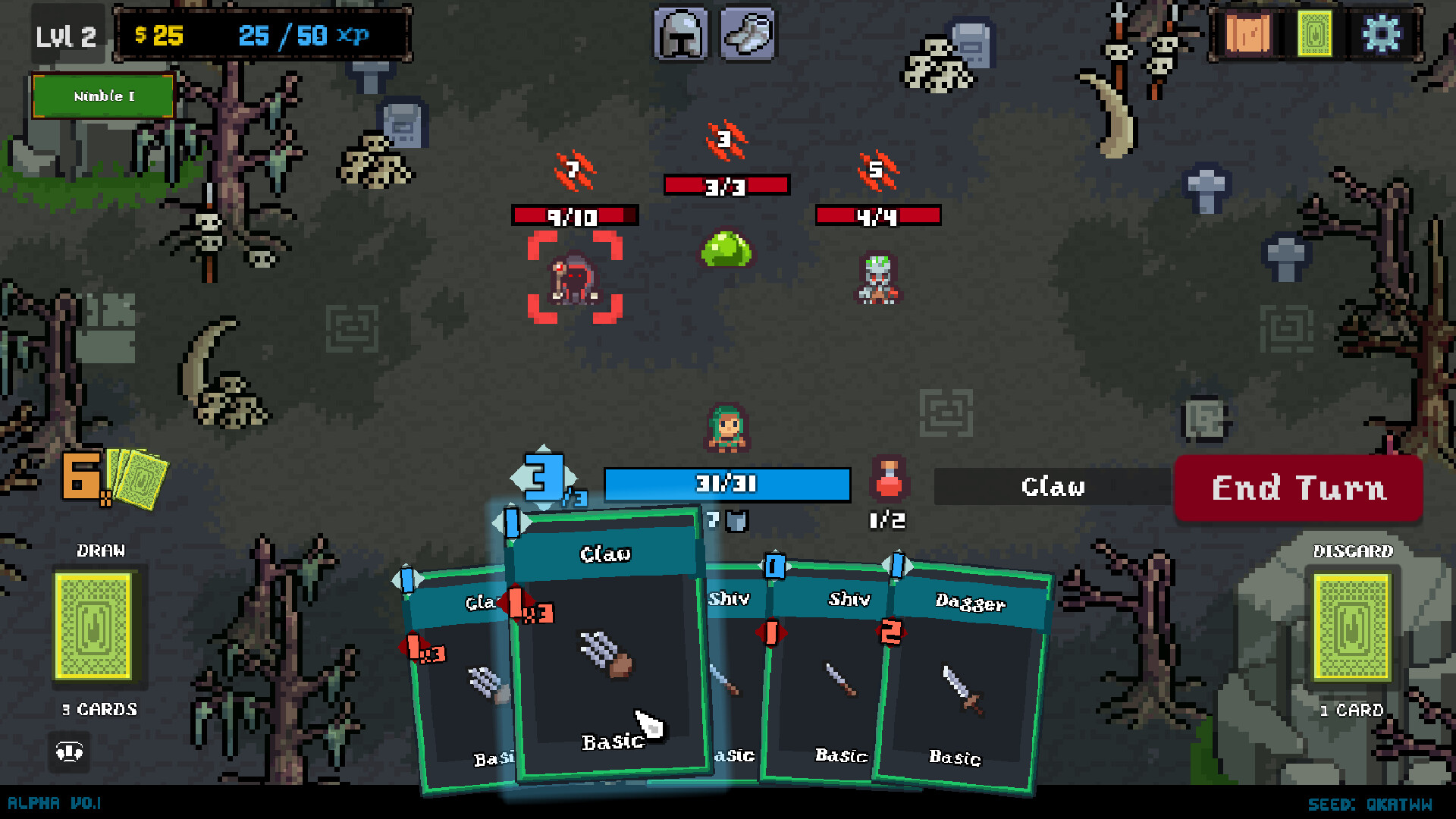Open the emote speech bubble icon bottom left
This screenshot has width=1456, height=819.
point(68,753)
